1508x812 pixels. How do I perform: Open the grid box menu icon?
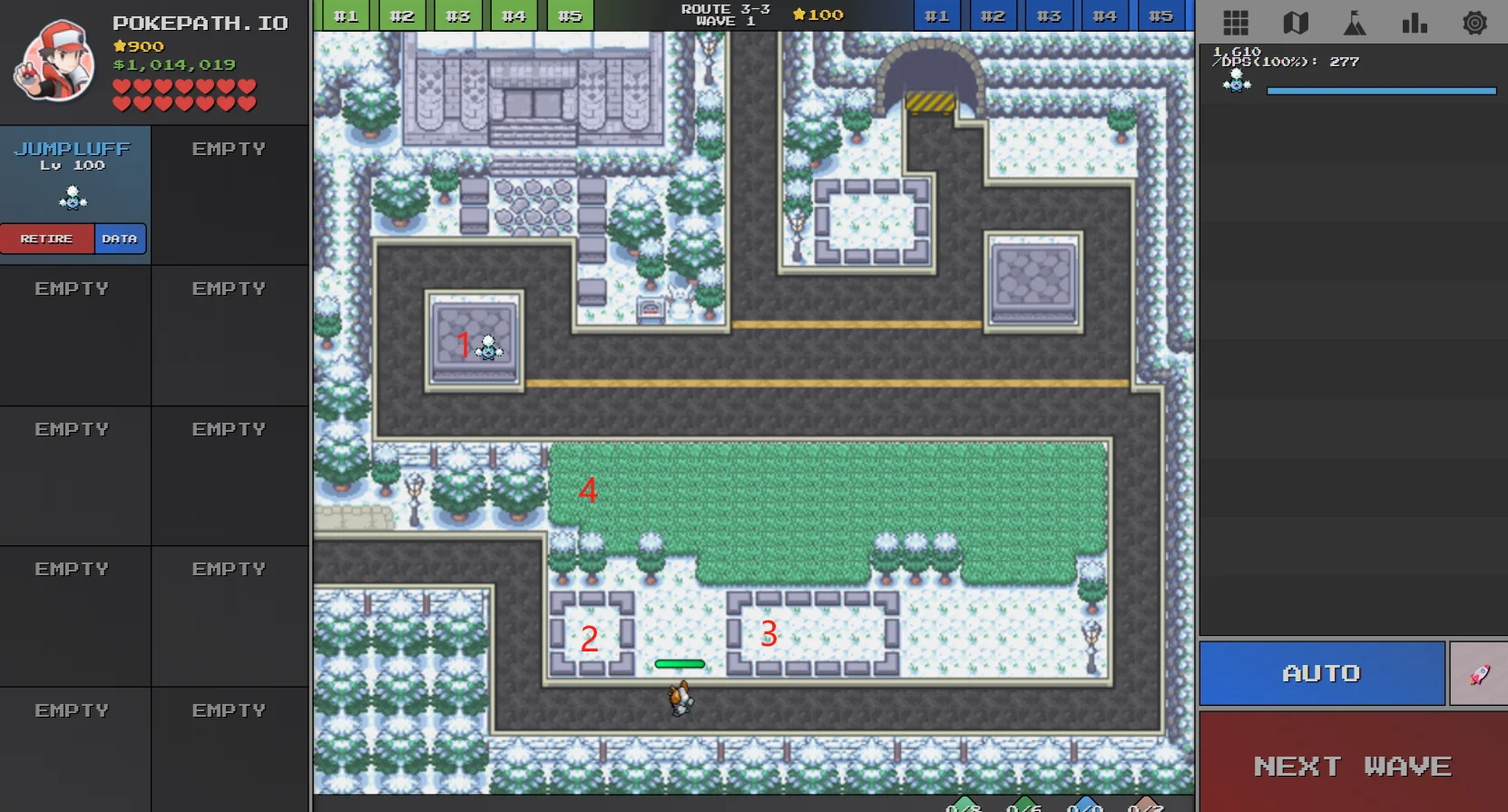point(1236,23)
